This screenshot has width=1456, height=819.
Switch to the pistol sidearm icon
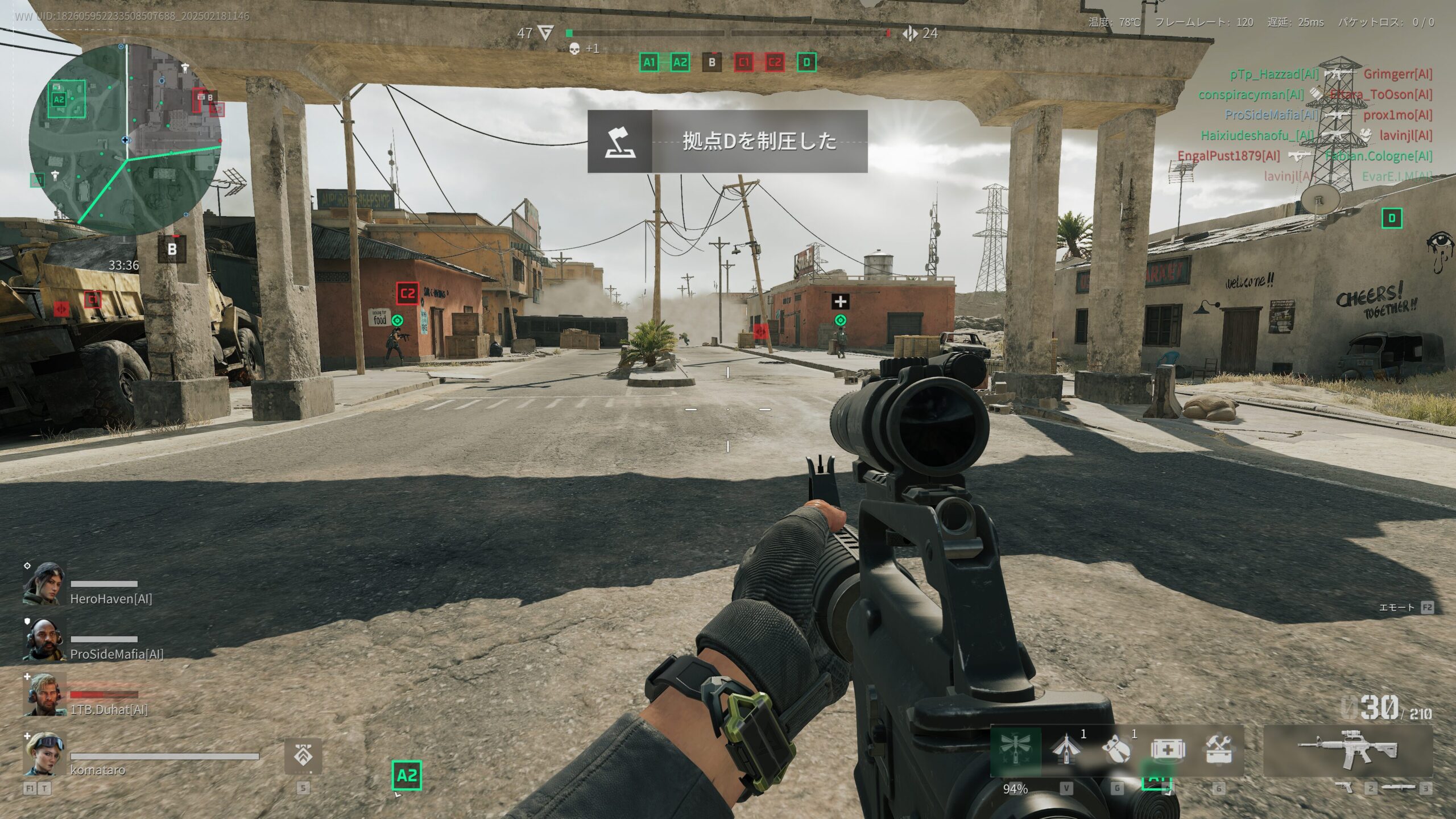[1344, 787]
